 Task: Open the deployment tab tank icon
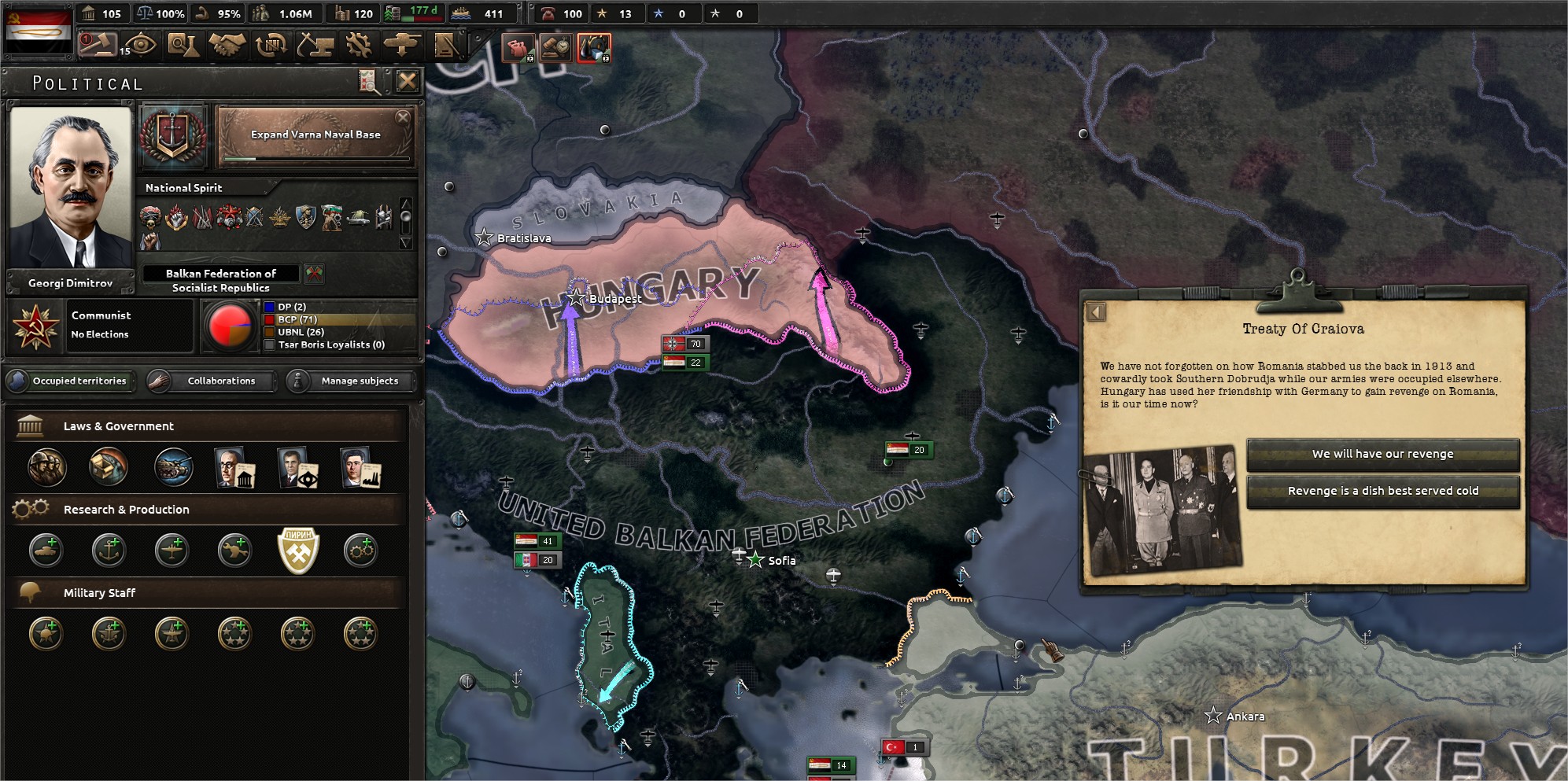click(x=404, y=45)
